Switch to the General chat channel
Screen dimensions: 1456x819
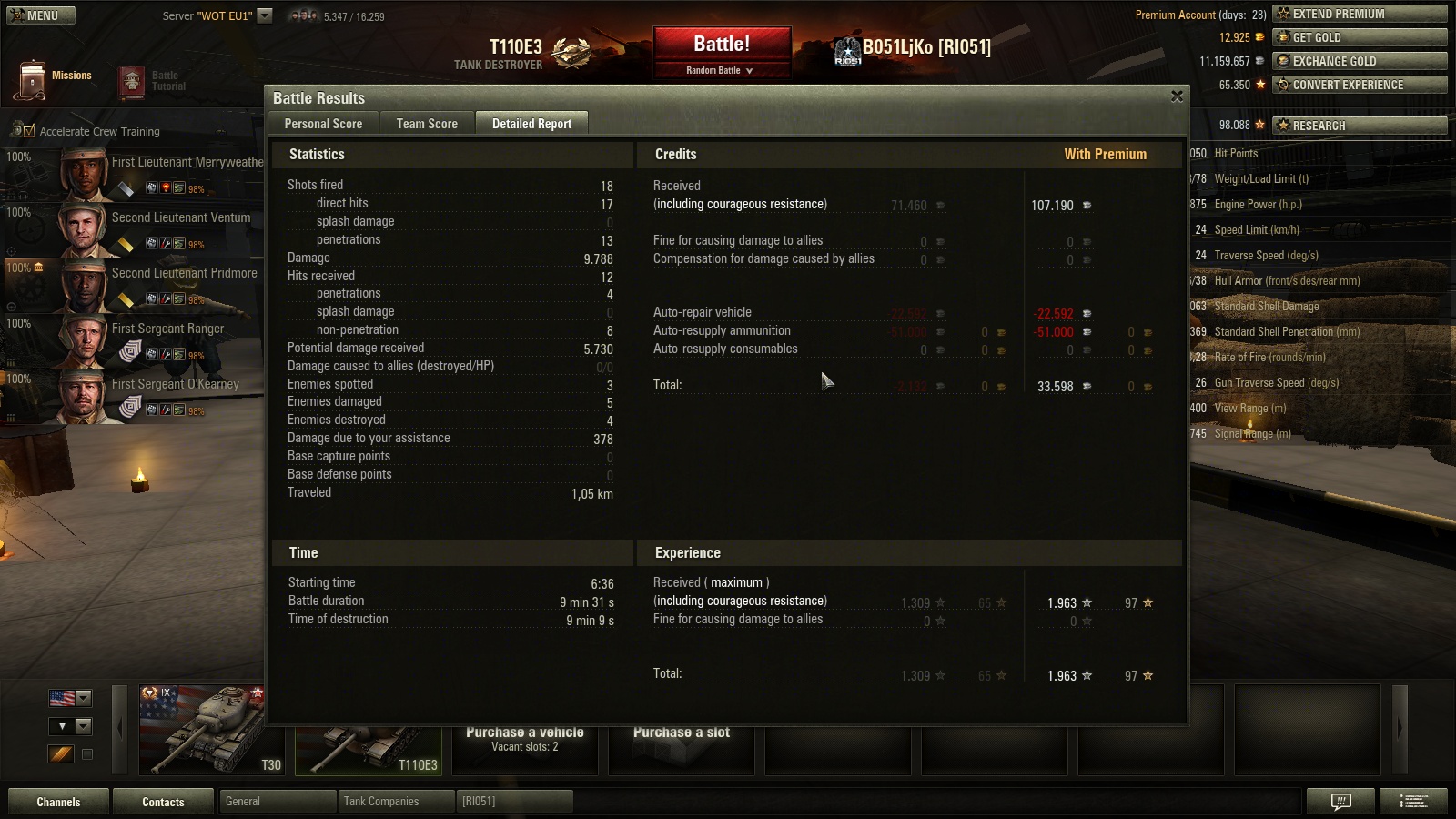(277, 802)
